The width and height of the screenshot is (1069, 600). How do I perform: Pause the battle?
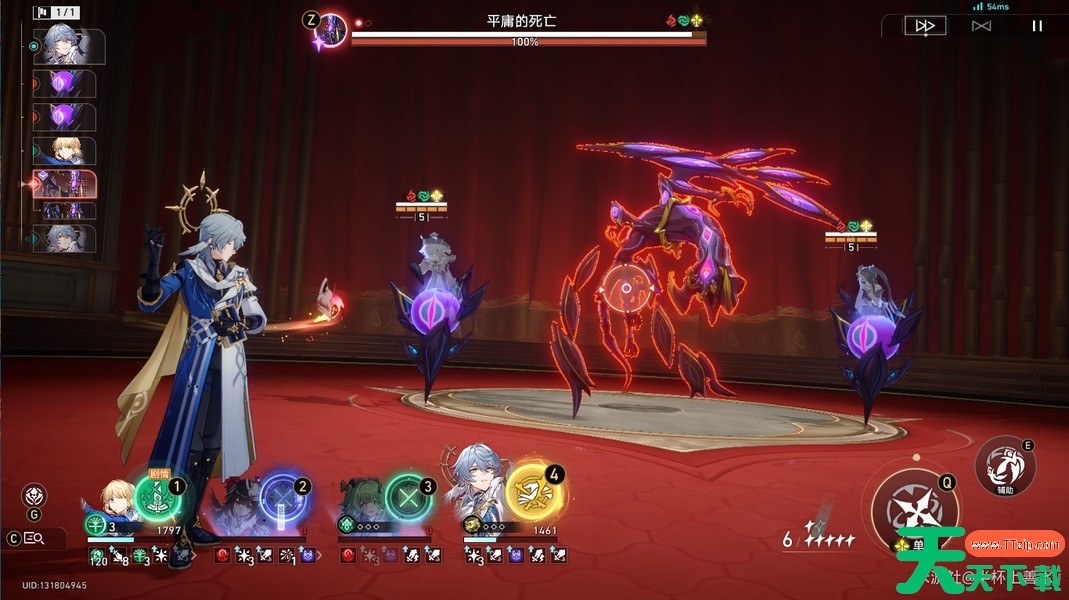1037,26
